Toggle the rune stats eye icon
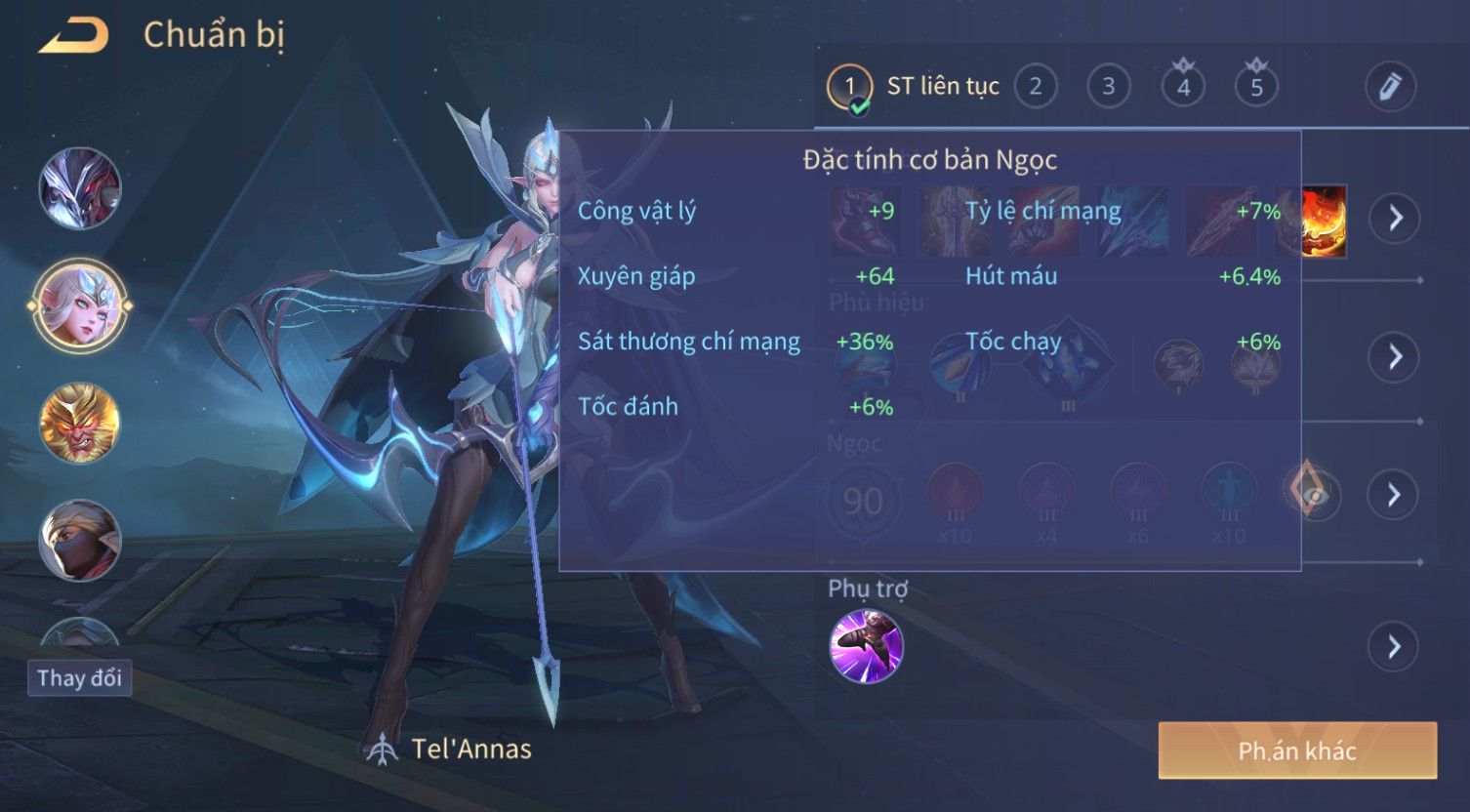The height and width of the screenshot is (812, 1470). pyautogui.click(x=1313, y=494)
